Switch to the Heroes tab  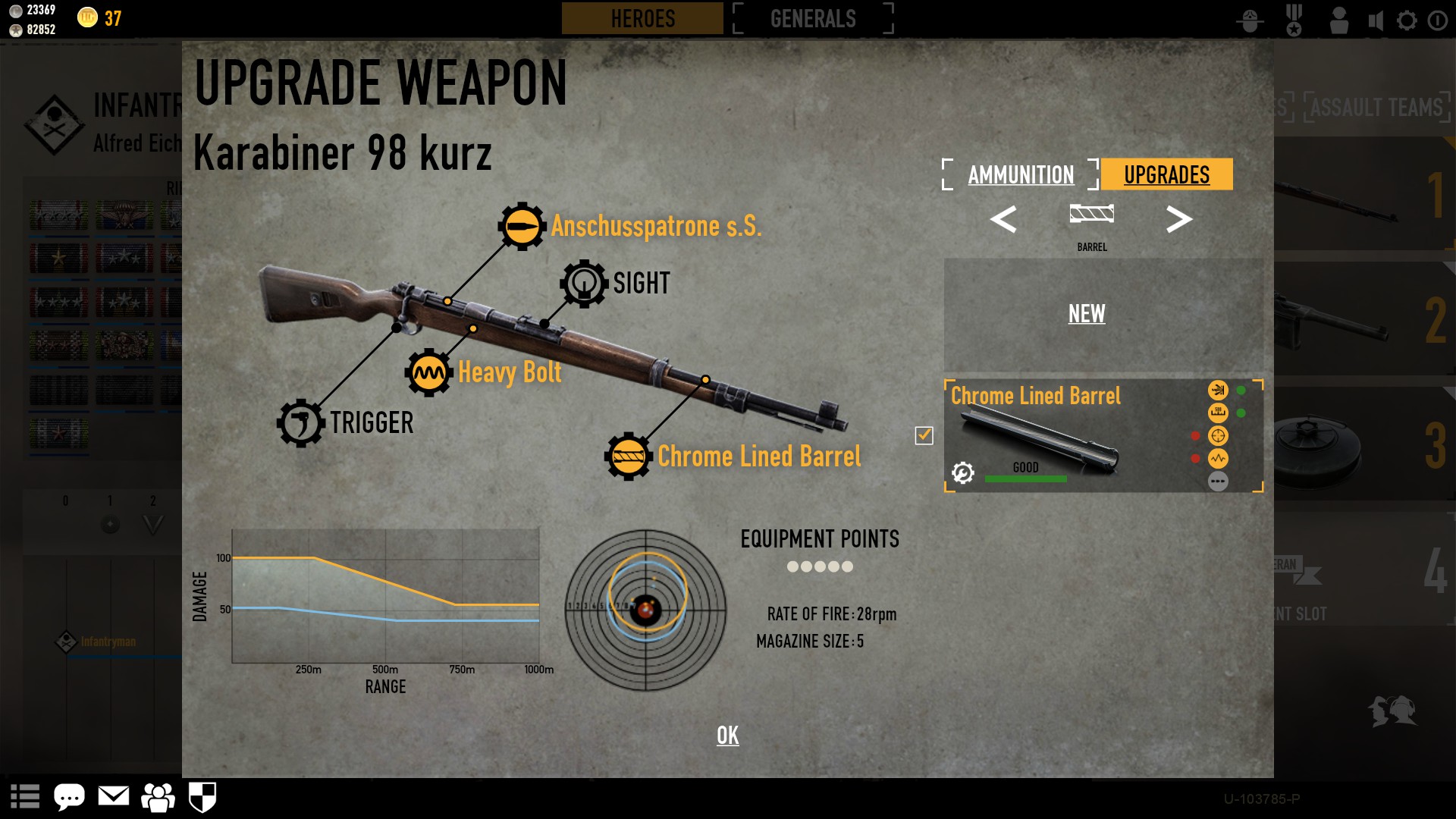point(642,18)
